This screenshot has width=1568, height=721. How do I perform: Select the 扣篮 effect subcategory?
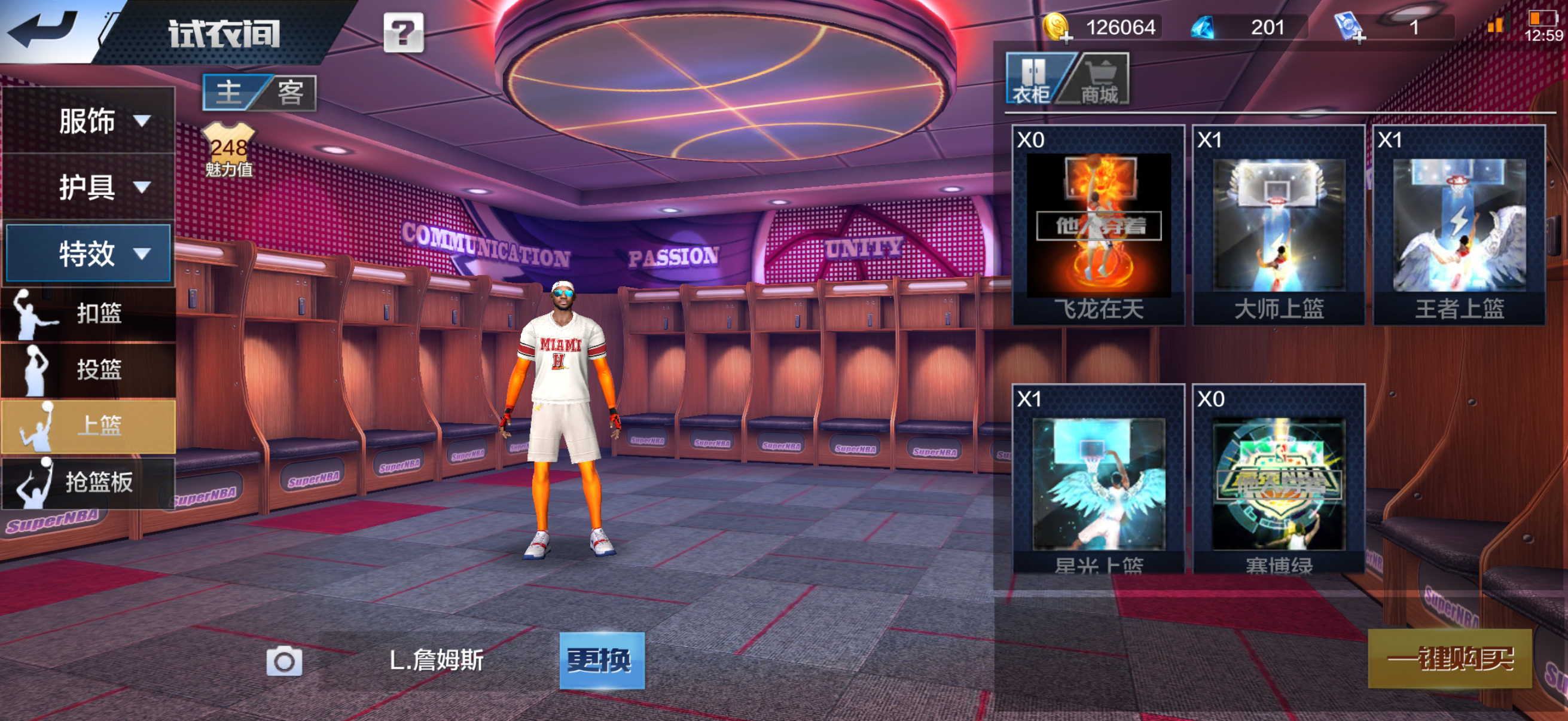[89, 313]
